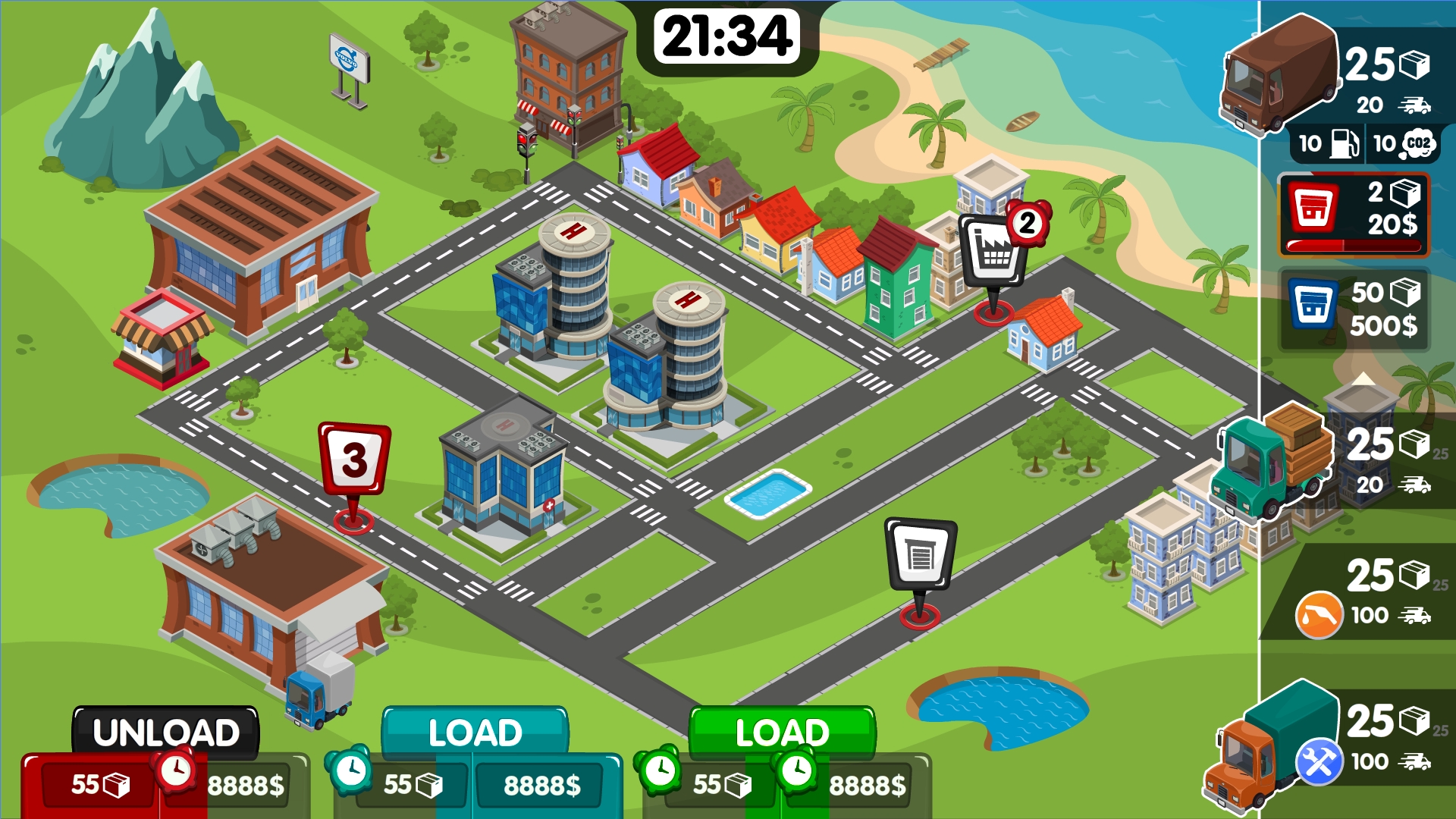Click the teal LOAD button
The height and width of the screenshot is (819, 1456).
coord(475,732)
